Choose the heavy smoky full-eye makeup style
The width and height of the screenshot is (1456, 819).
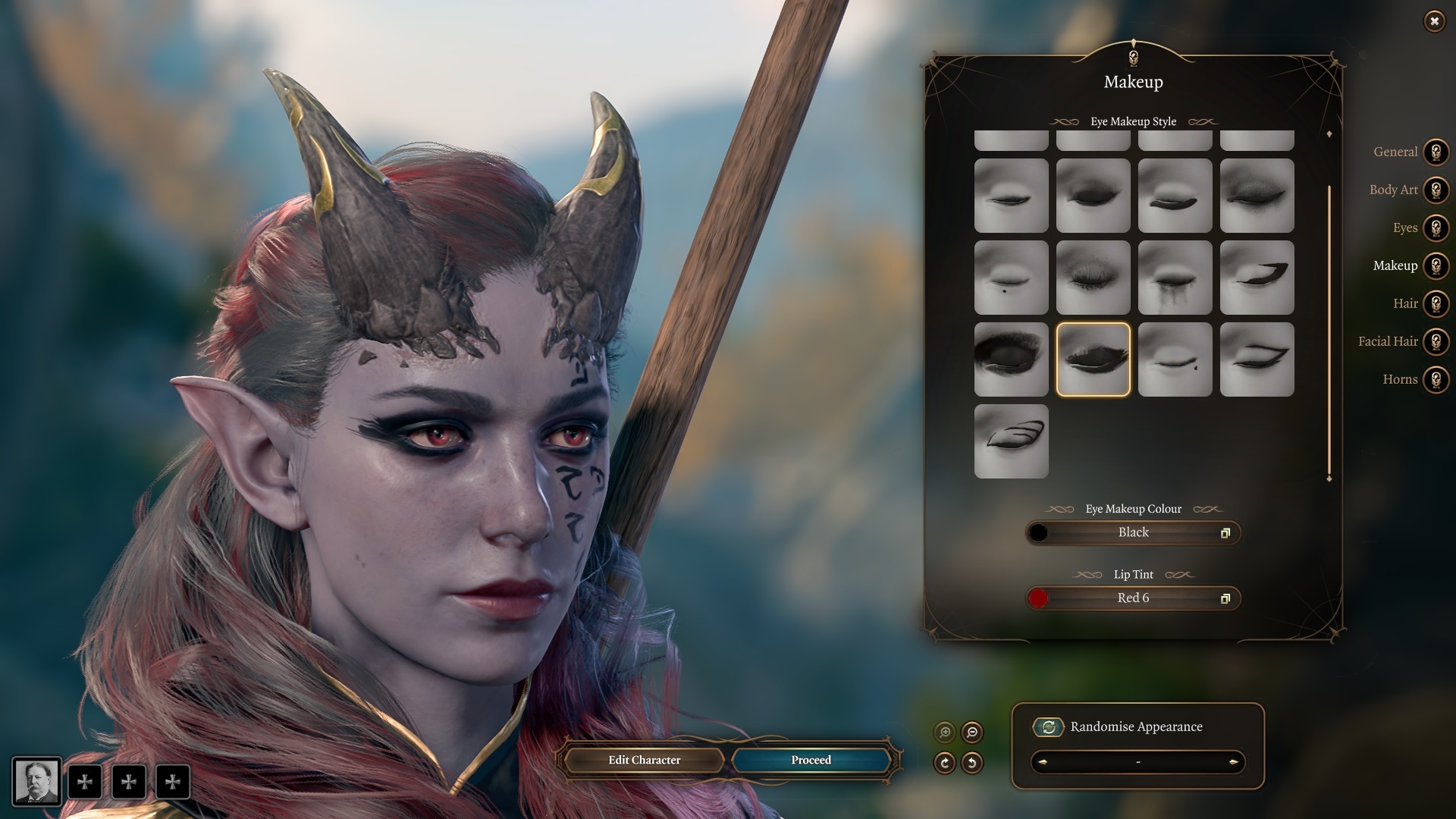1011,359
